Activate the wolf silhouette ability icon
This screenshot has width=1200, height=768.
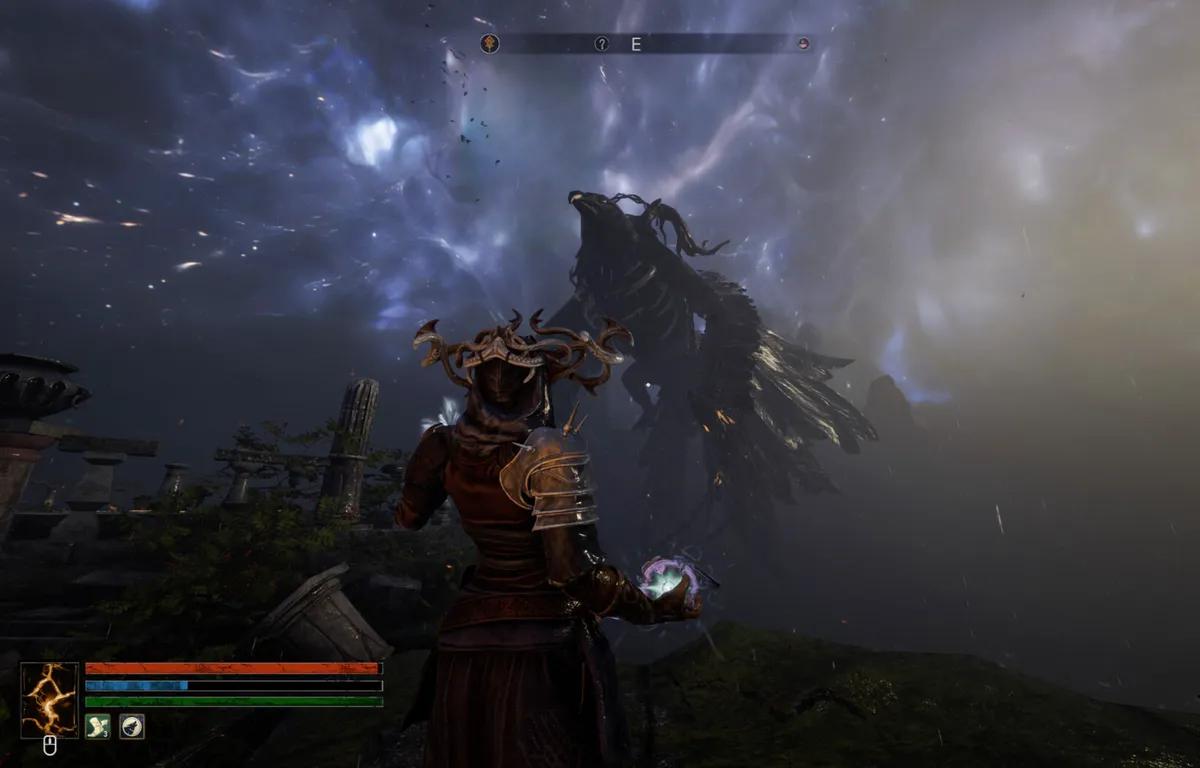(132, 726)
